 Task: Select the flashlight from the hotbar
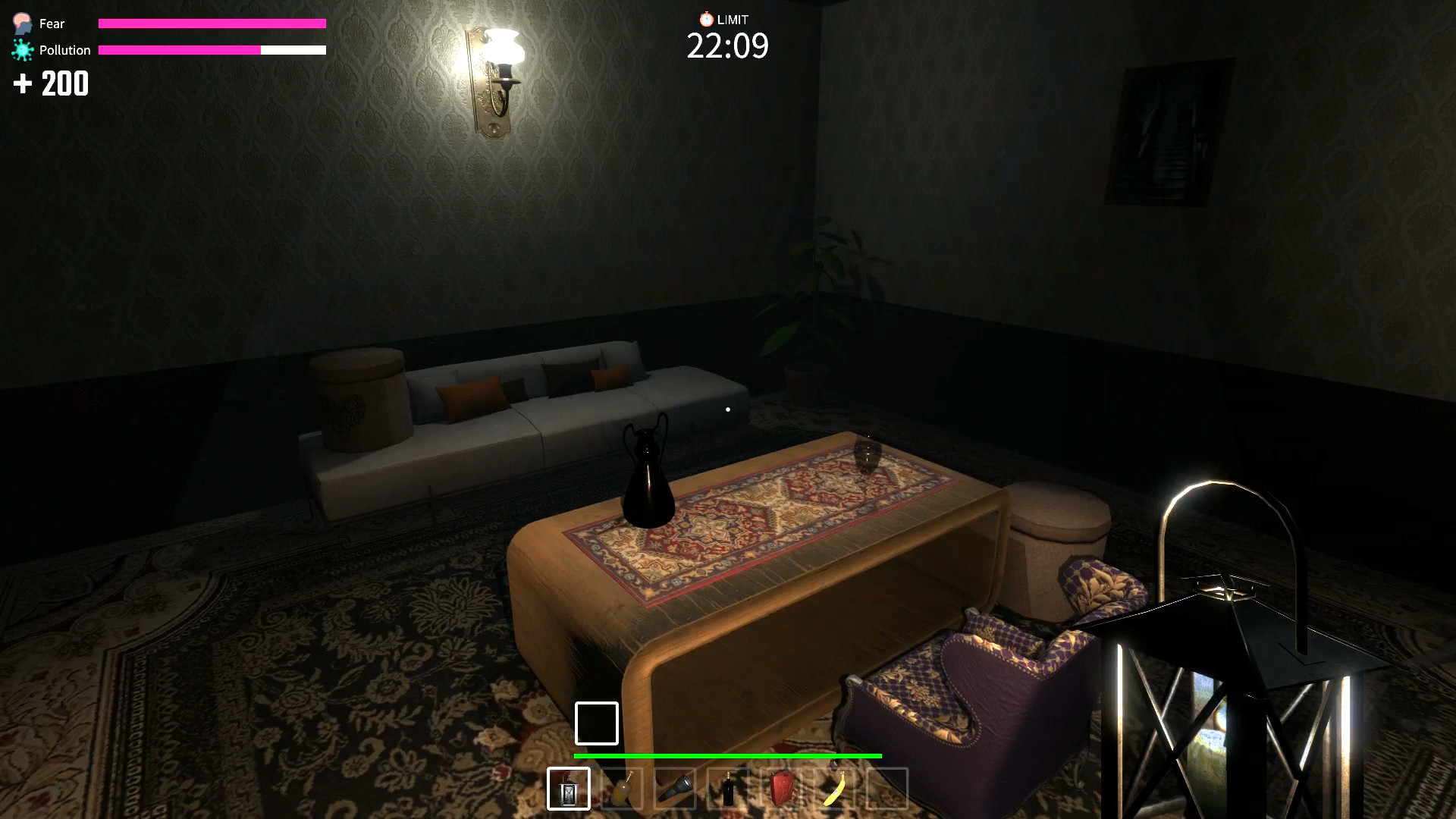[x=675, y=789]
